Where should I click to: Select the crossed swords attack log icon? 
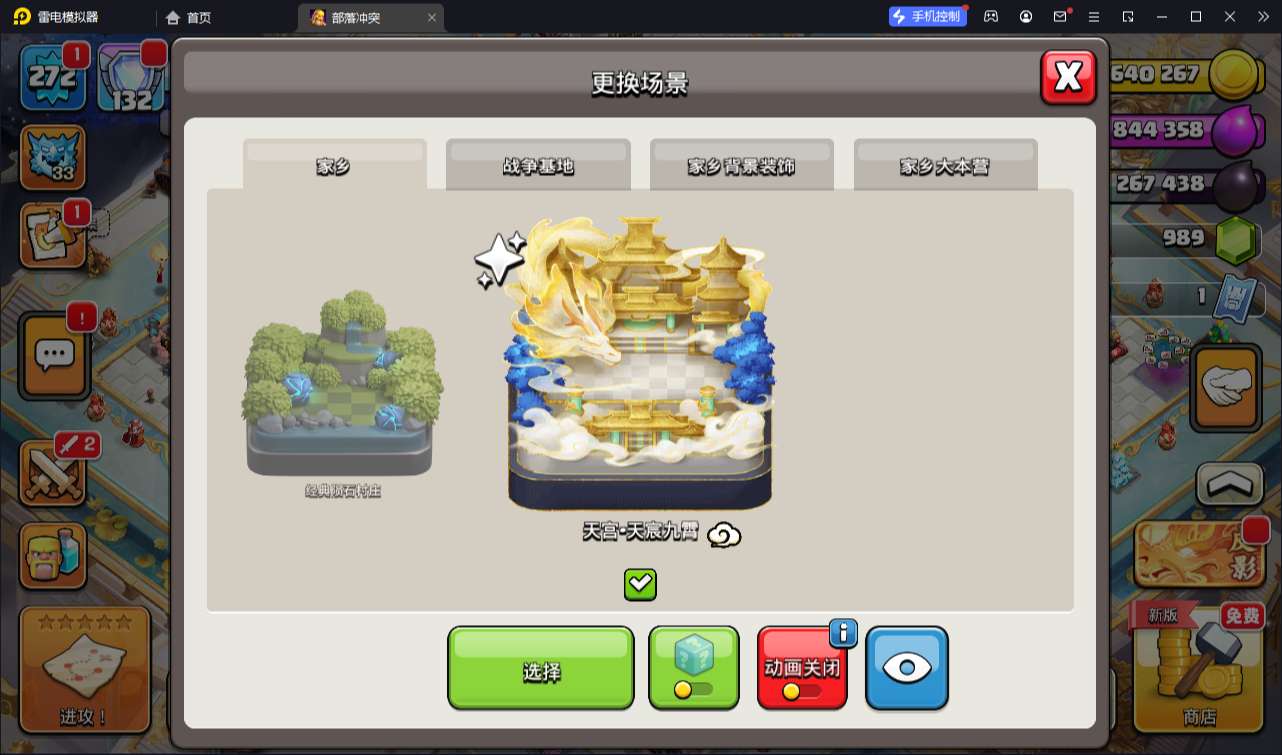point(54,474)
